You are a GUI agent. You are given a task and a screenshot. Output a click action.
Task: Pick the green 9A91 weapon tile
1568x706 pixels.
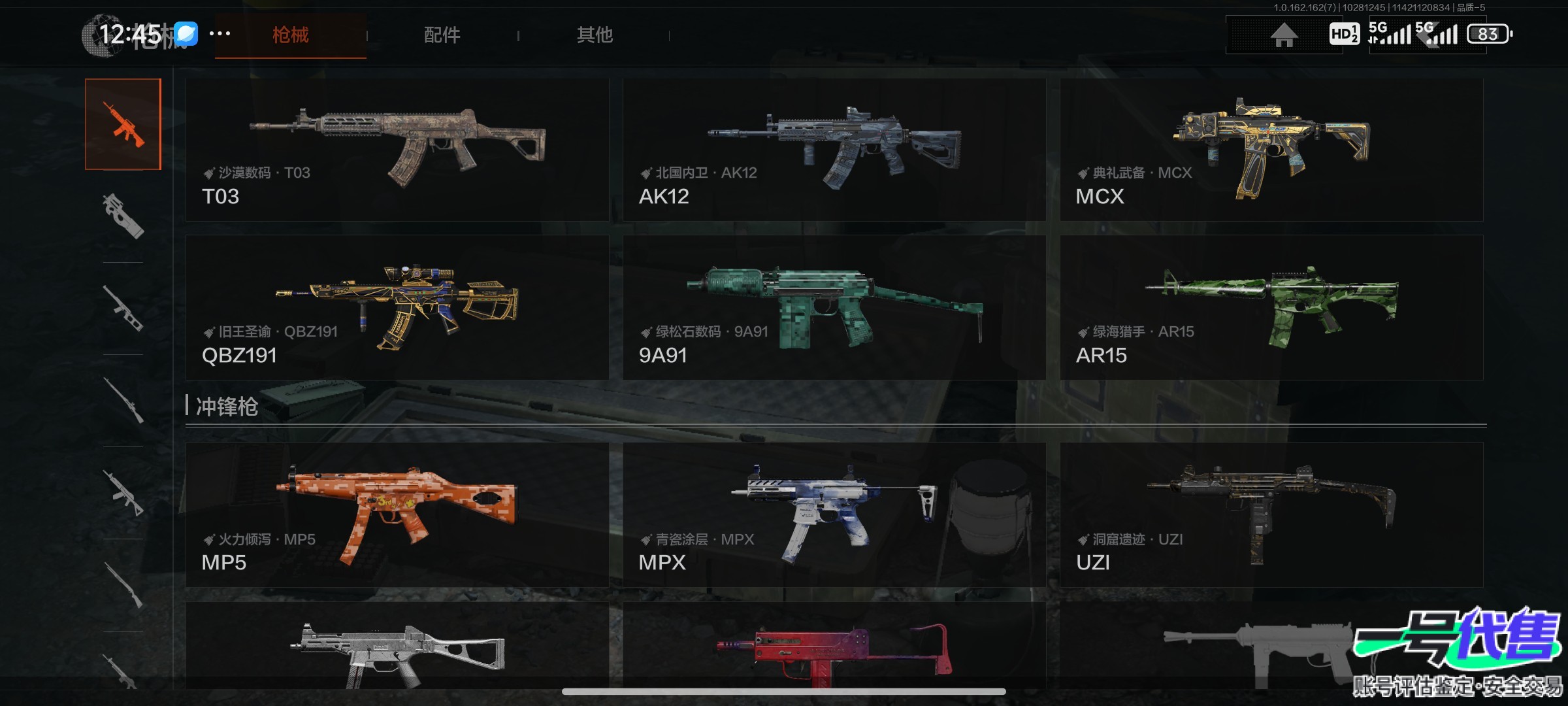pyautogui.click(x=834, y=307)
